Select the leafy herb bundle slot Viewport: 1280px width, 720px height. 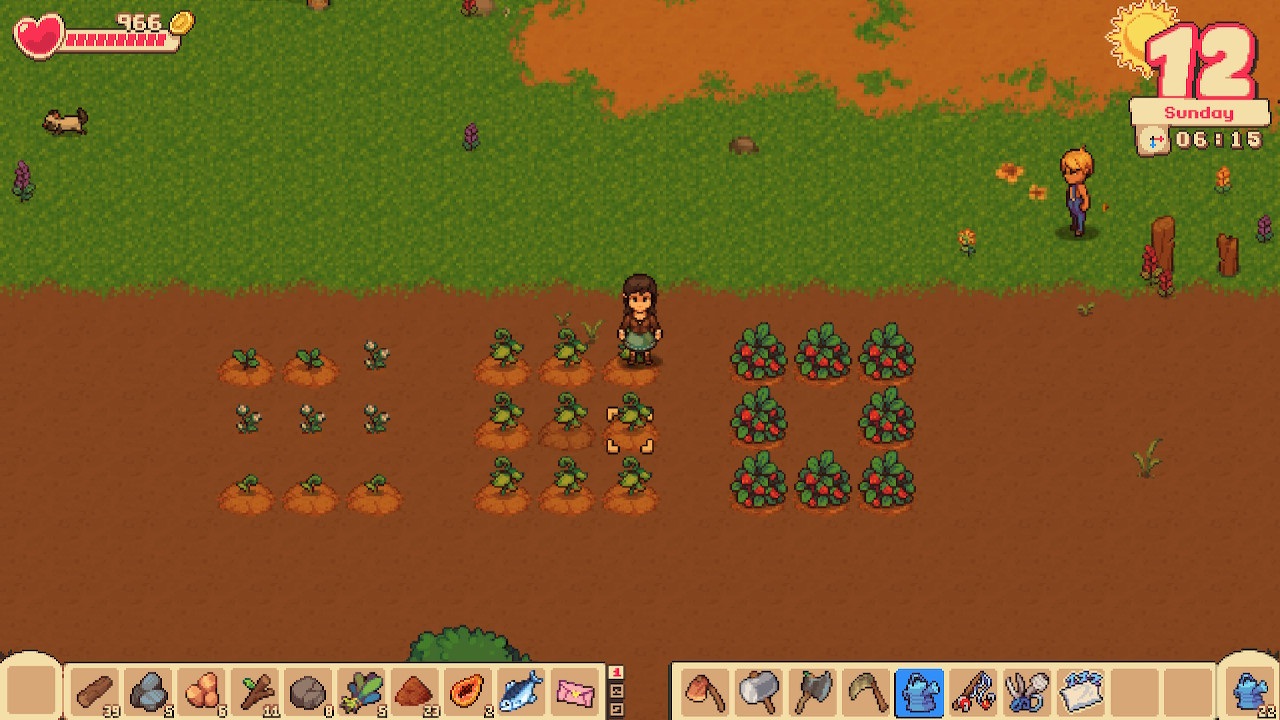point(361,691)
